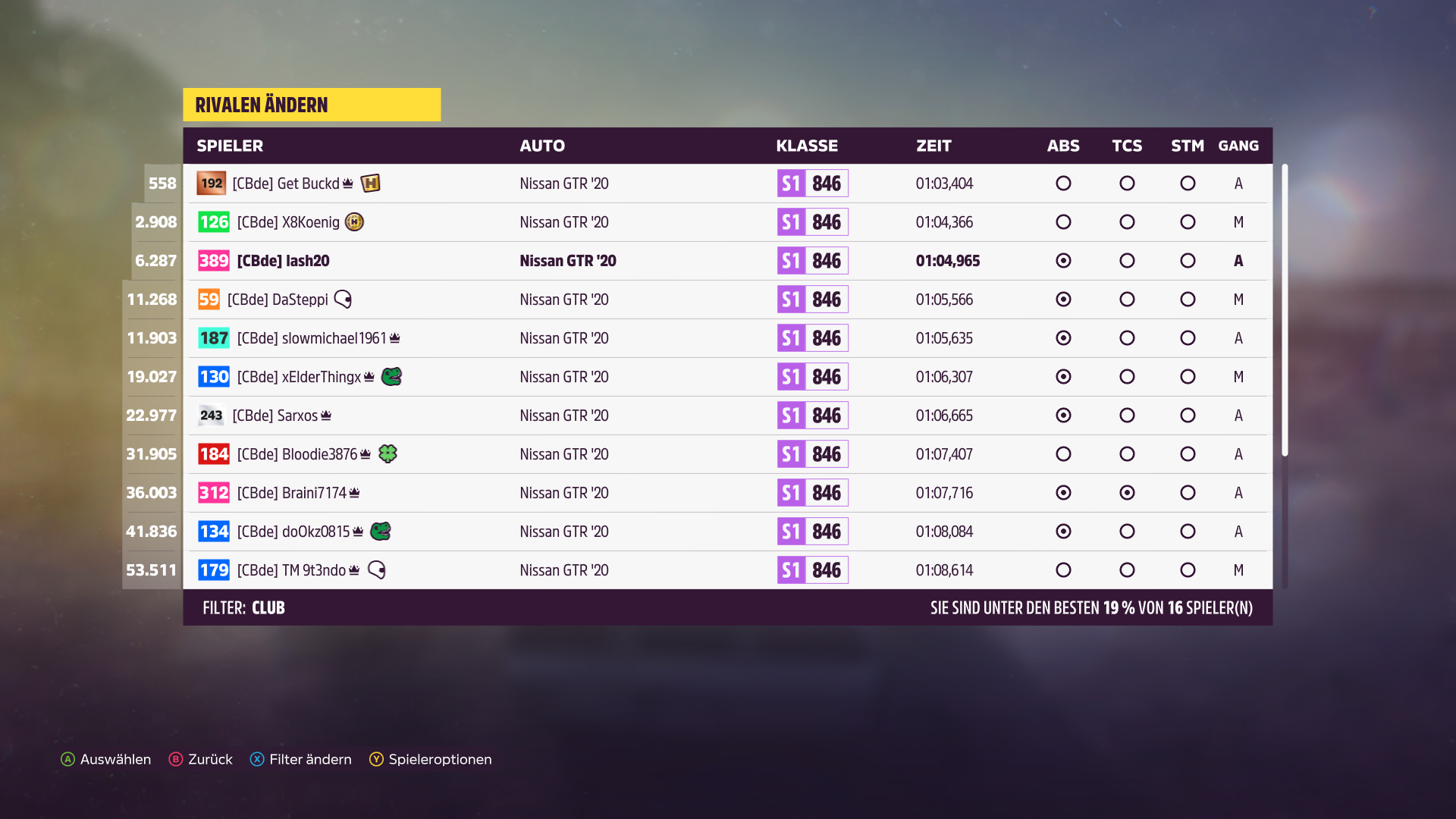The image size is (1456, 819).
Task: Click the orange H badge beside Get Buckd
Action: (x=371, y=183)
